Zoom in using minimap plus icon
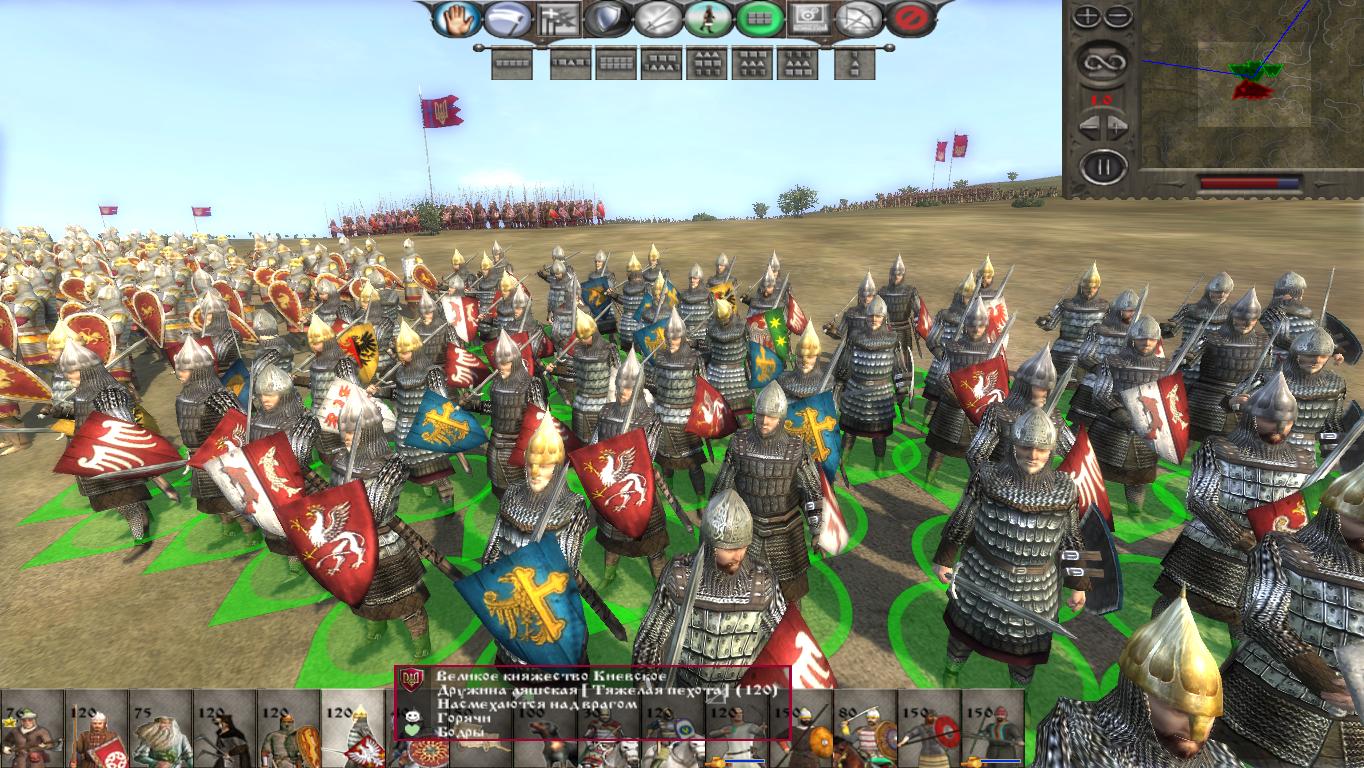The width and height of the screenshot is (1364, 768). click(x=1088, y=17)
